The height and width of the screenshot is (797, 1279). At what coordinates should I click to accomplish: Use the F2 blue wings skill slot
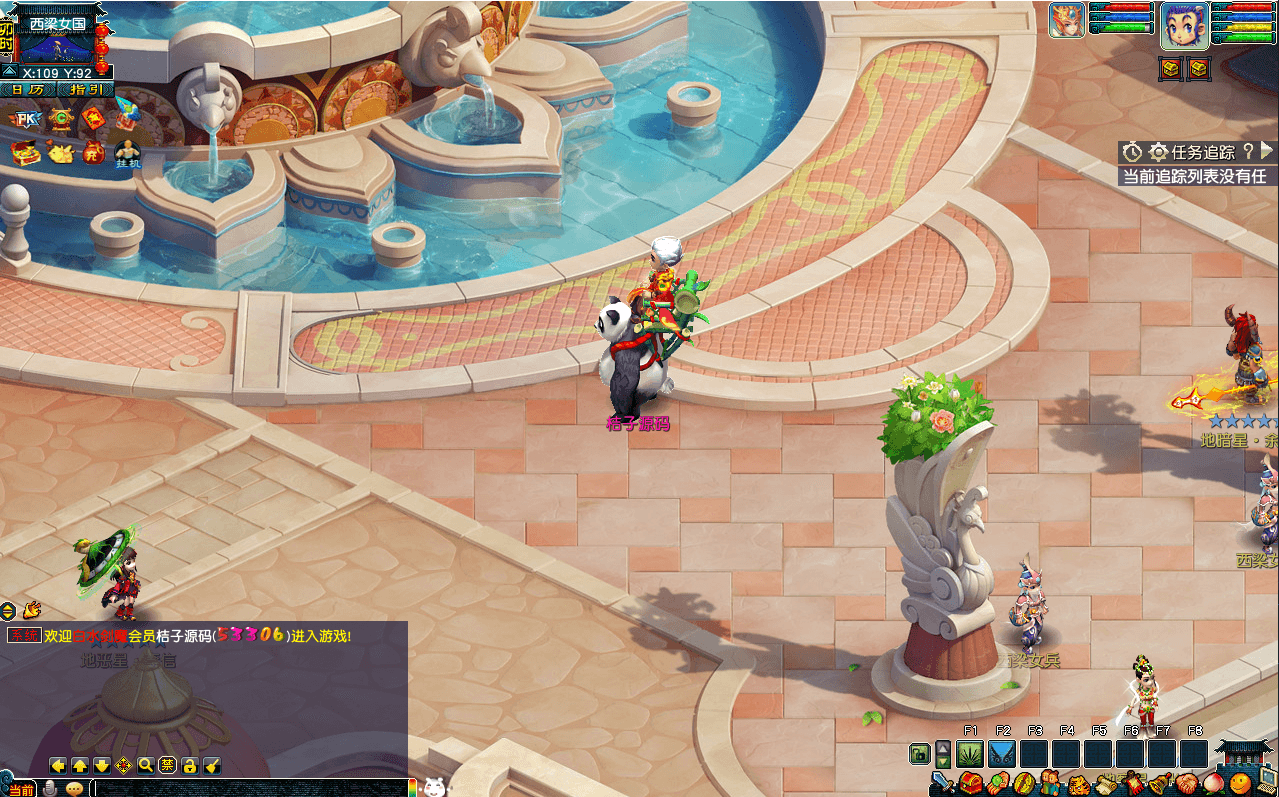1002,753
